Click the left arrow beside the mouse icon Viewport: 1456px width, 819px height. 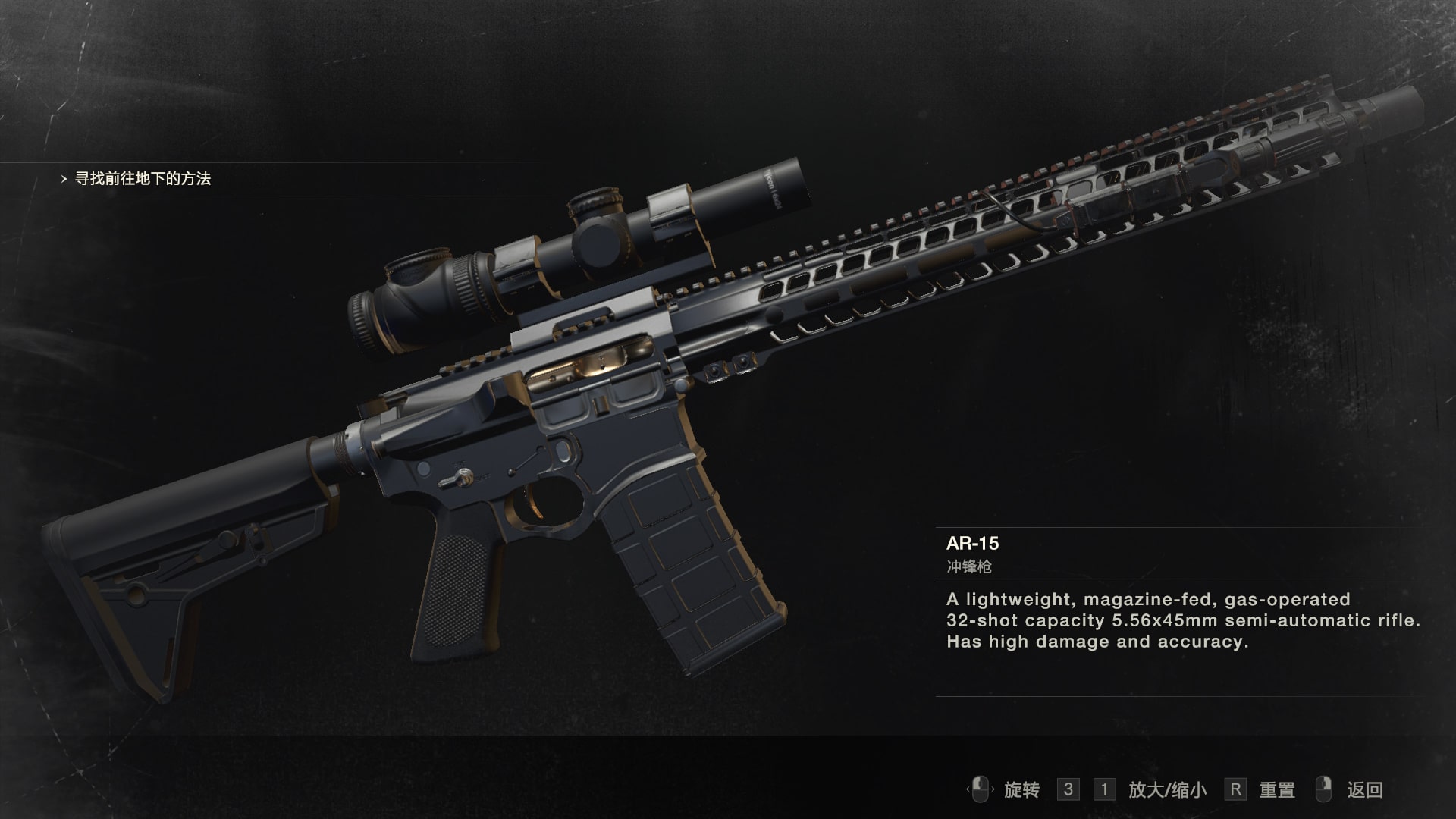[x=968, y=790]
